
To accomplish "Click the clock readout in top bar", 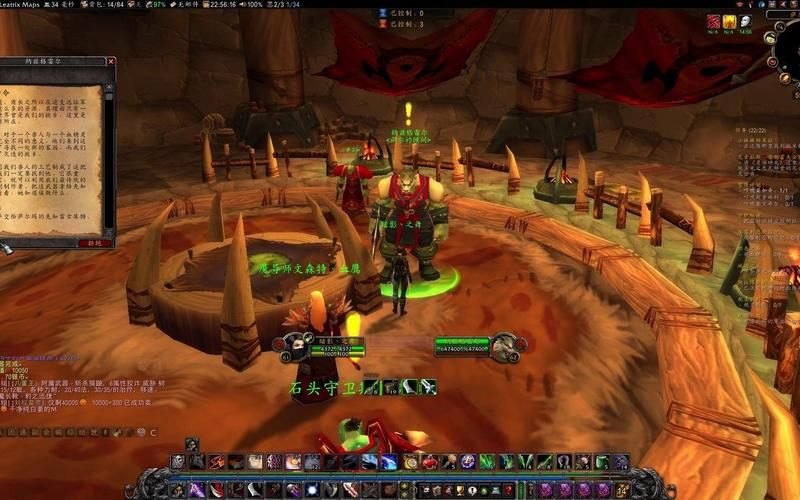I will [223, 5].
